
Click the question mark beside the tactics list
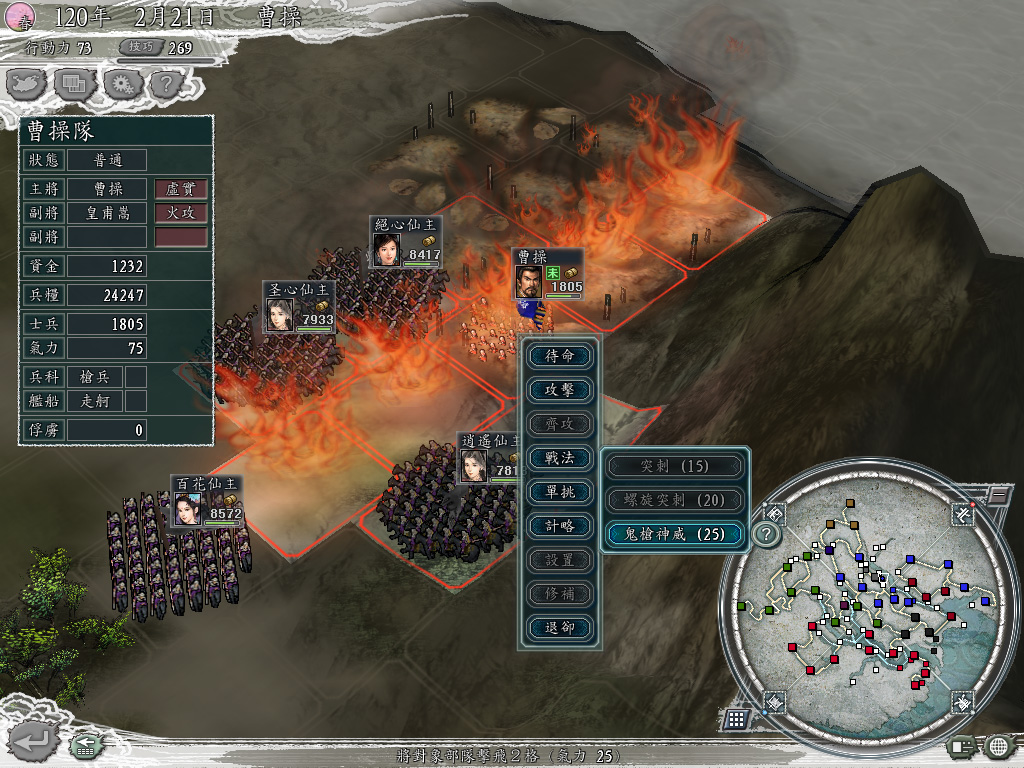(766, 534)
